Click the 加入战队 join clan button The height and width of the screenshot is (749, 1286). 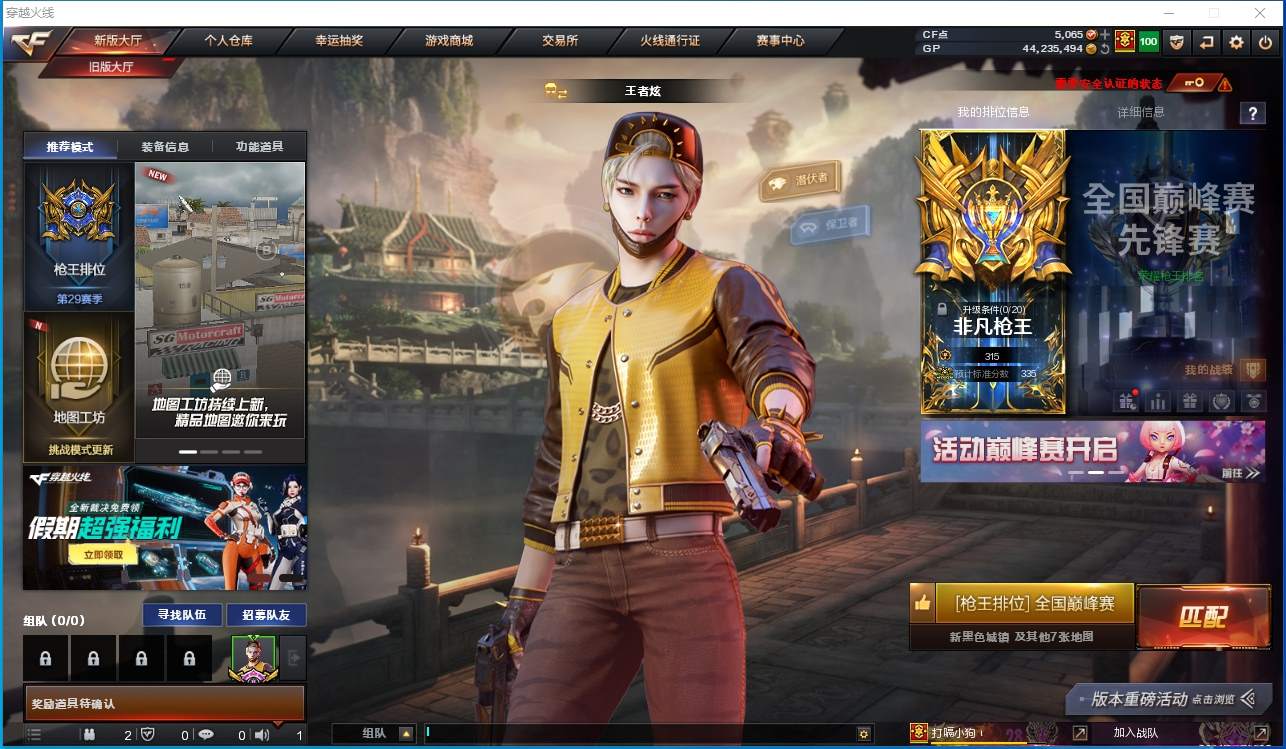(x=1136, y=733)
